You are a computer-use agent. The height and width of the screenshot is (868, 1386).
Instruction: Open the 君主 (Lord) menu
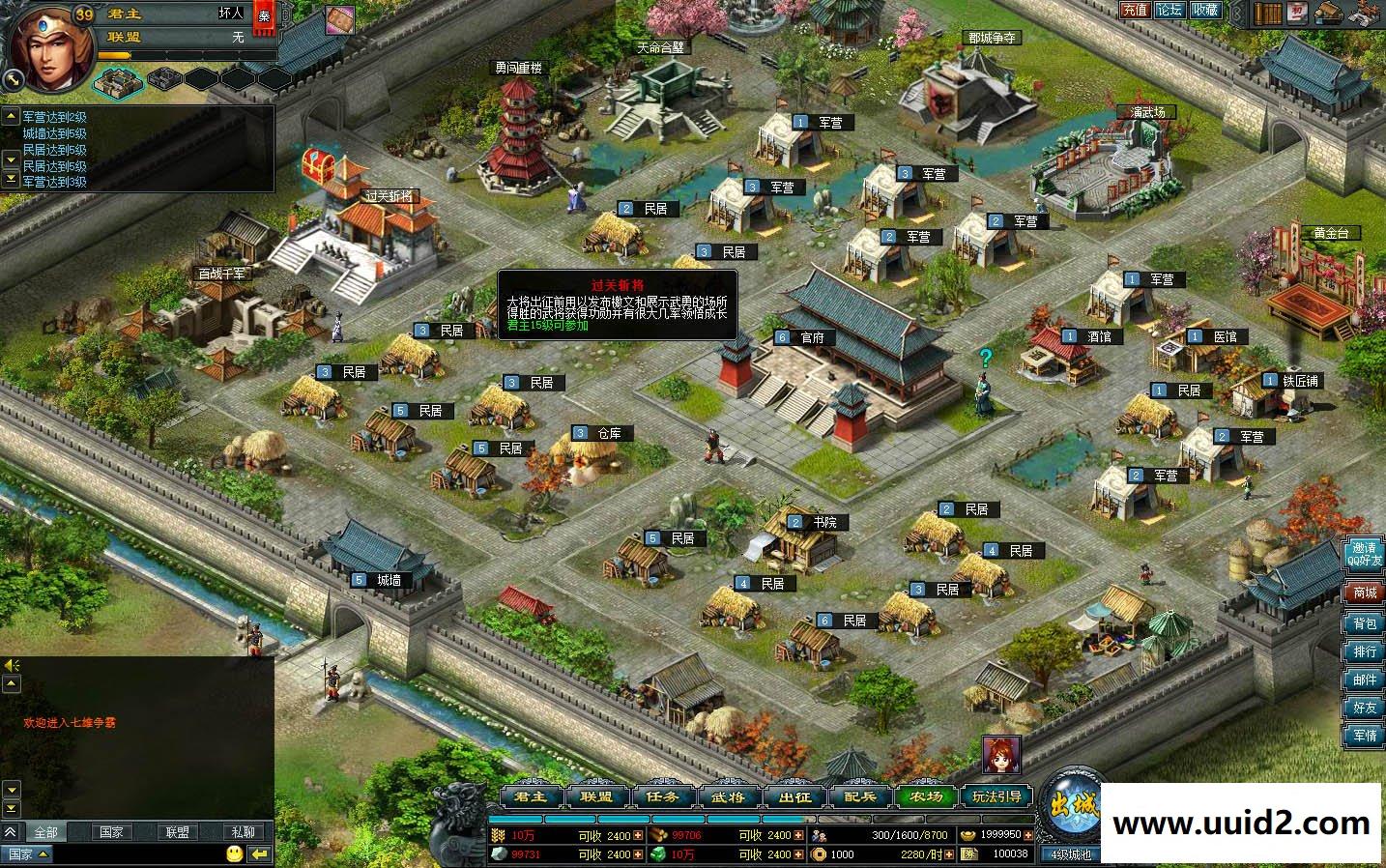click(x=533, y=797)
